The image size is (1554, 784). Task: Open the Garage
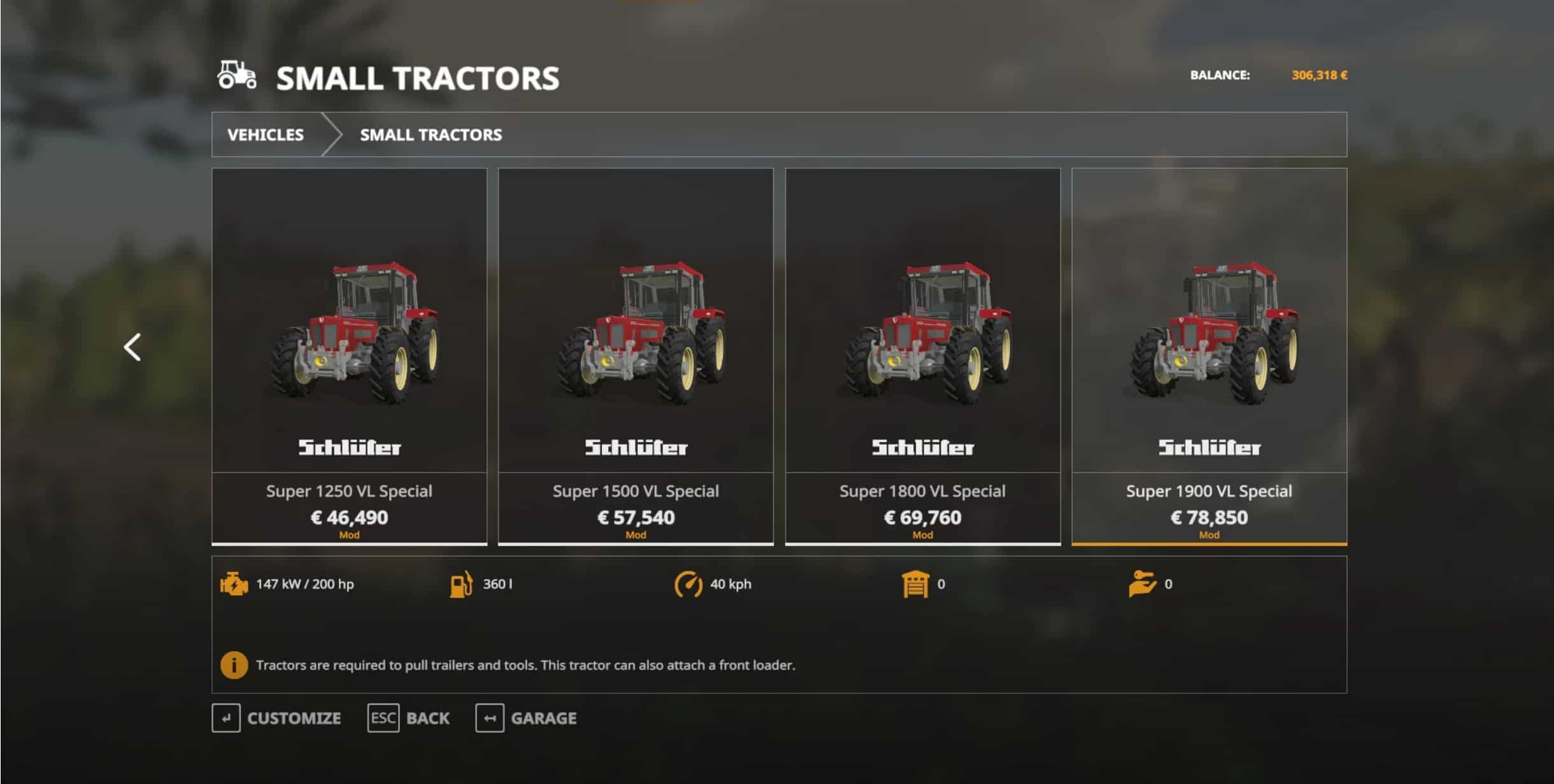(527, 718)
